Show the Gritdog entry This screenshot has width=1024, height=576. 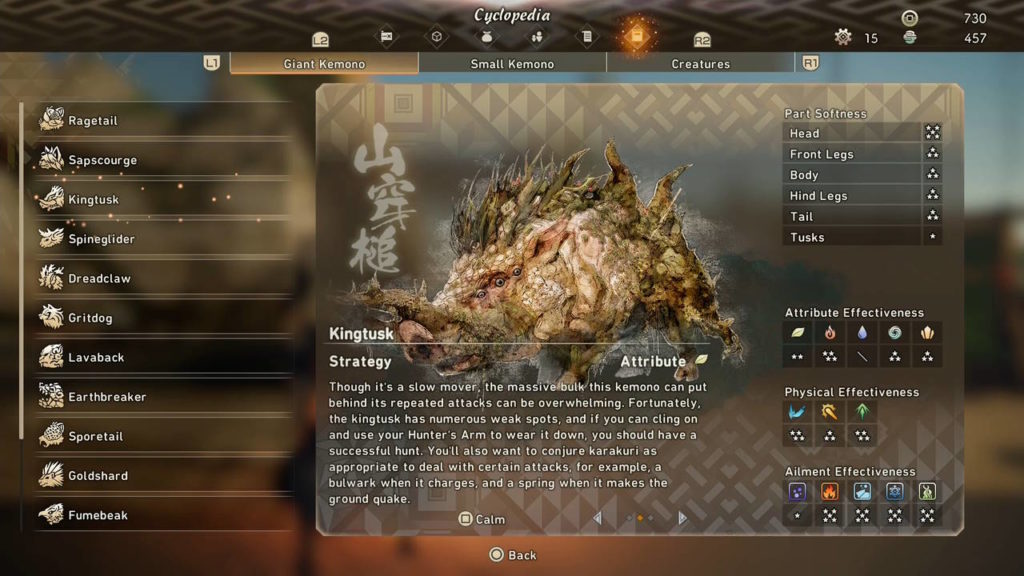(x=90, y=318)
